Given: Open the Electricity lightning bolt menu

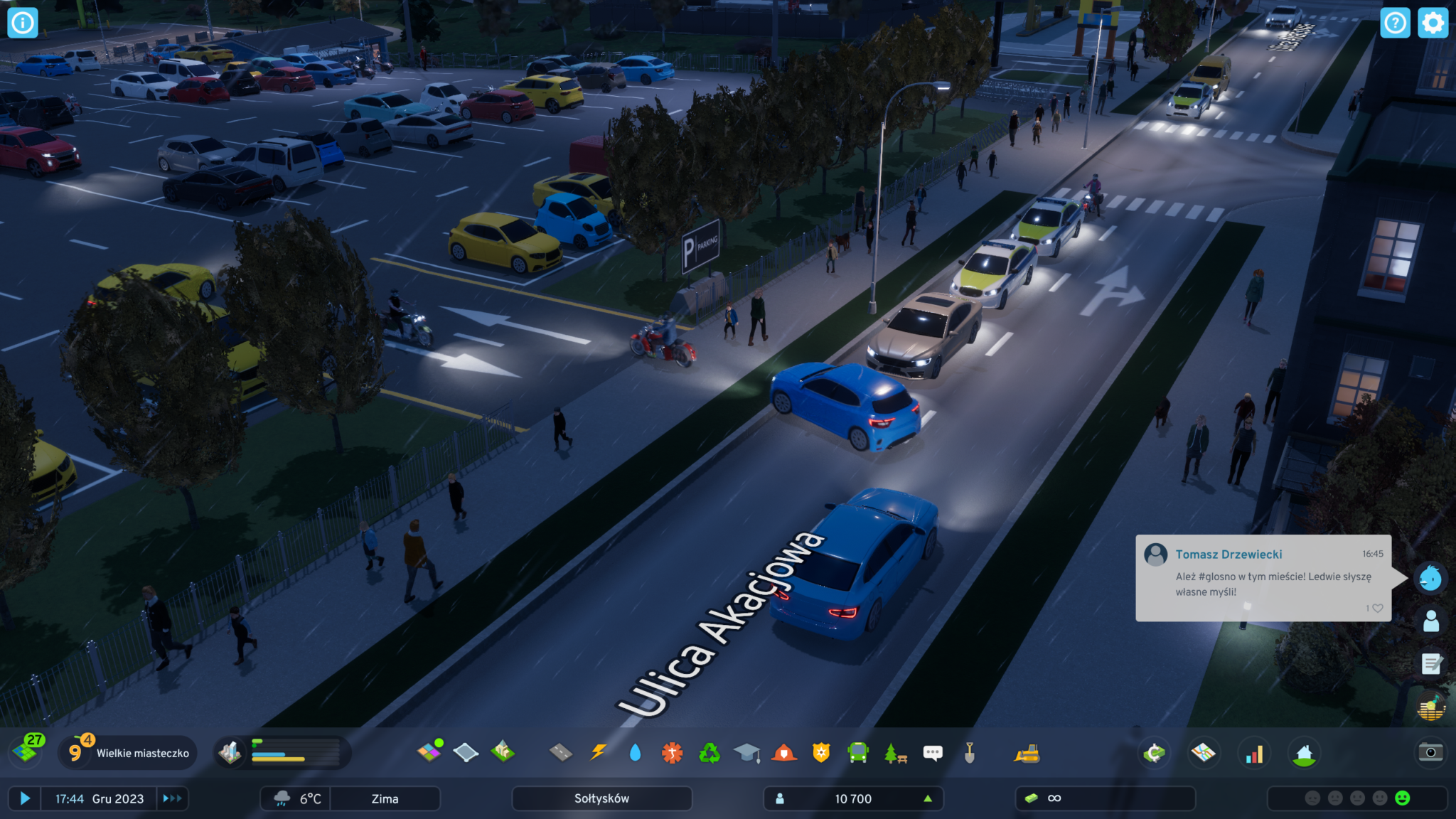Looking at the screenshot, I should (599, 752).
